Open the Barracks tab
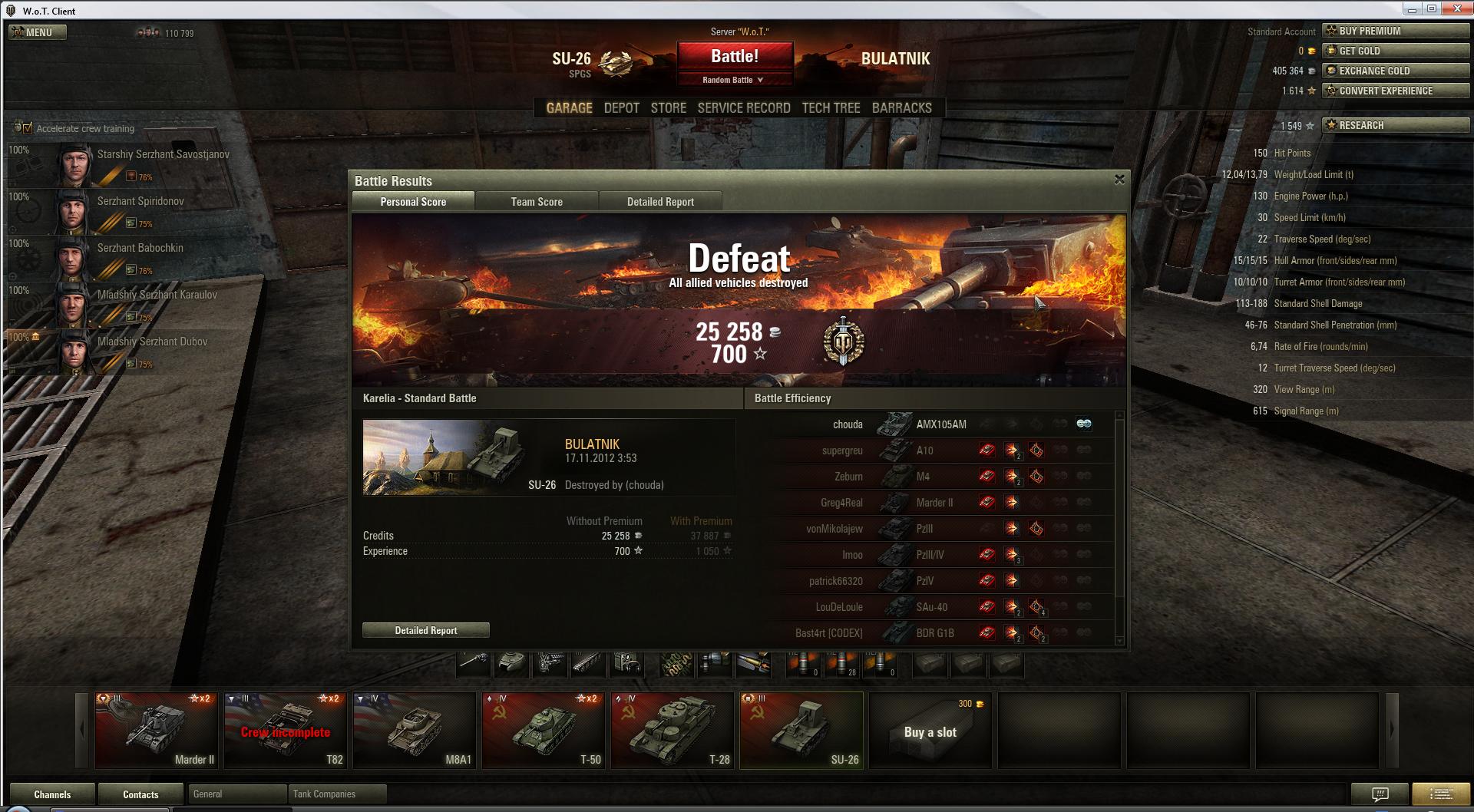This screenshot has height=812, width=1474. click(x=901, y=108)
